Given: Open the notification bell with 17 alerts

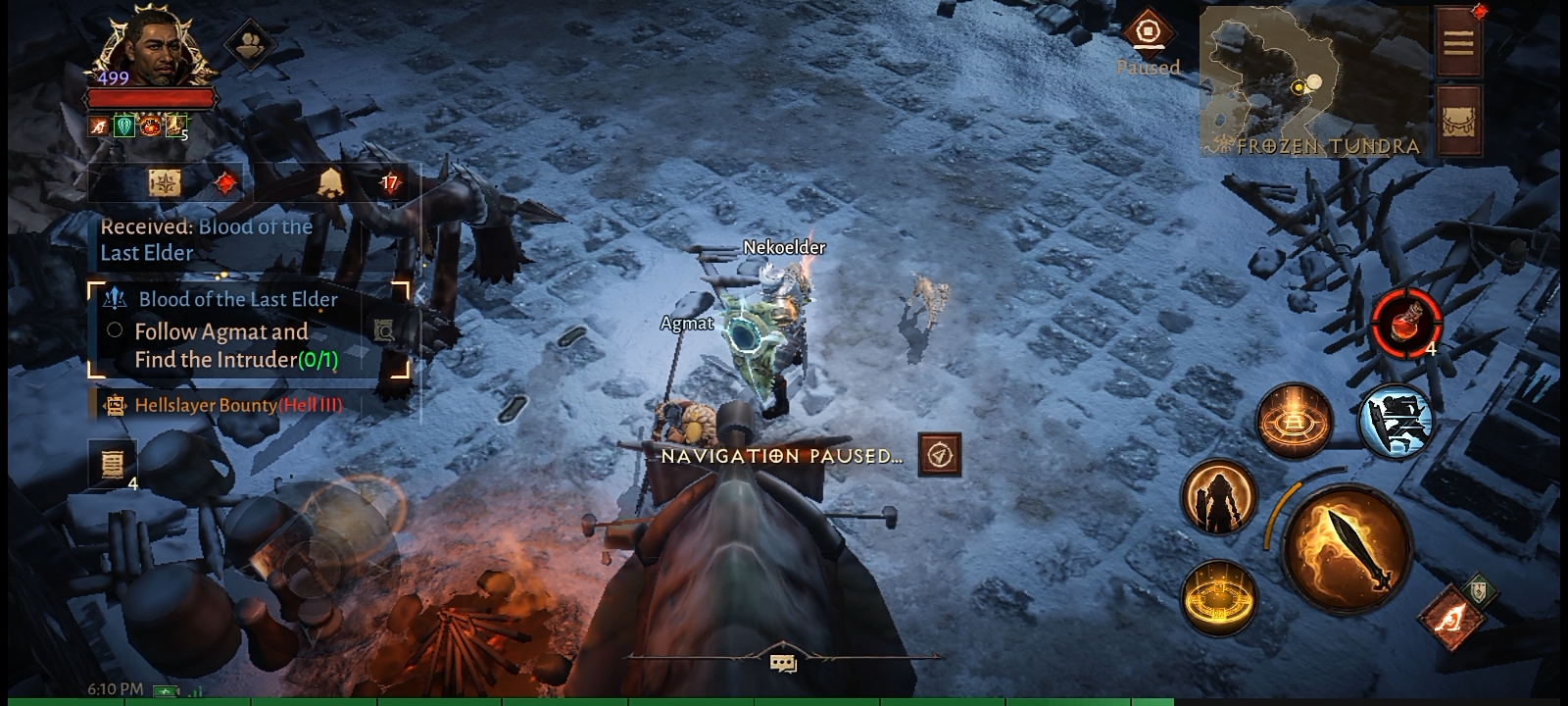Looking at the screenshot, I should point(330,182).
